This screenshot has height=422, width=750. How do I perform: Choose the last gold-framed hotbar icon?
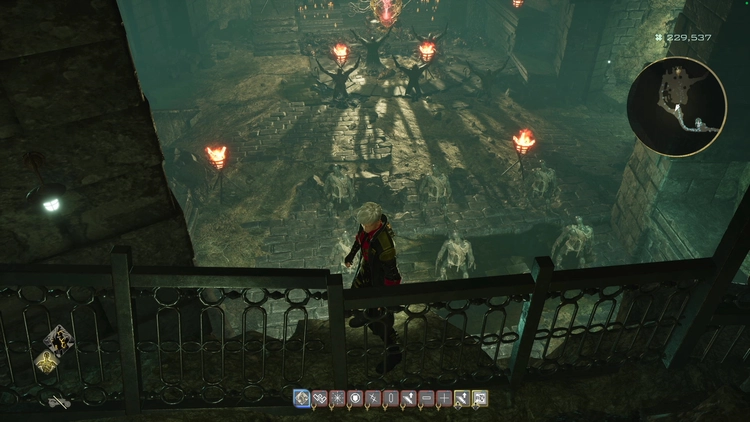481,398
